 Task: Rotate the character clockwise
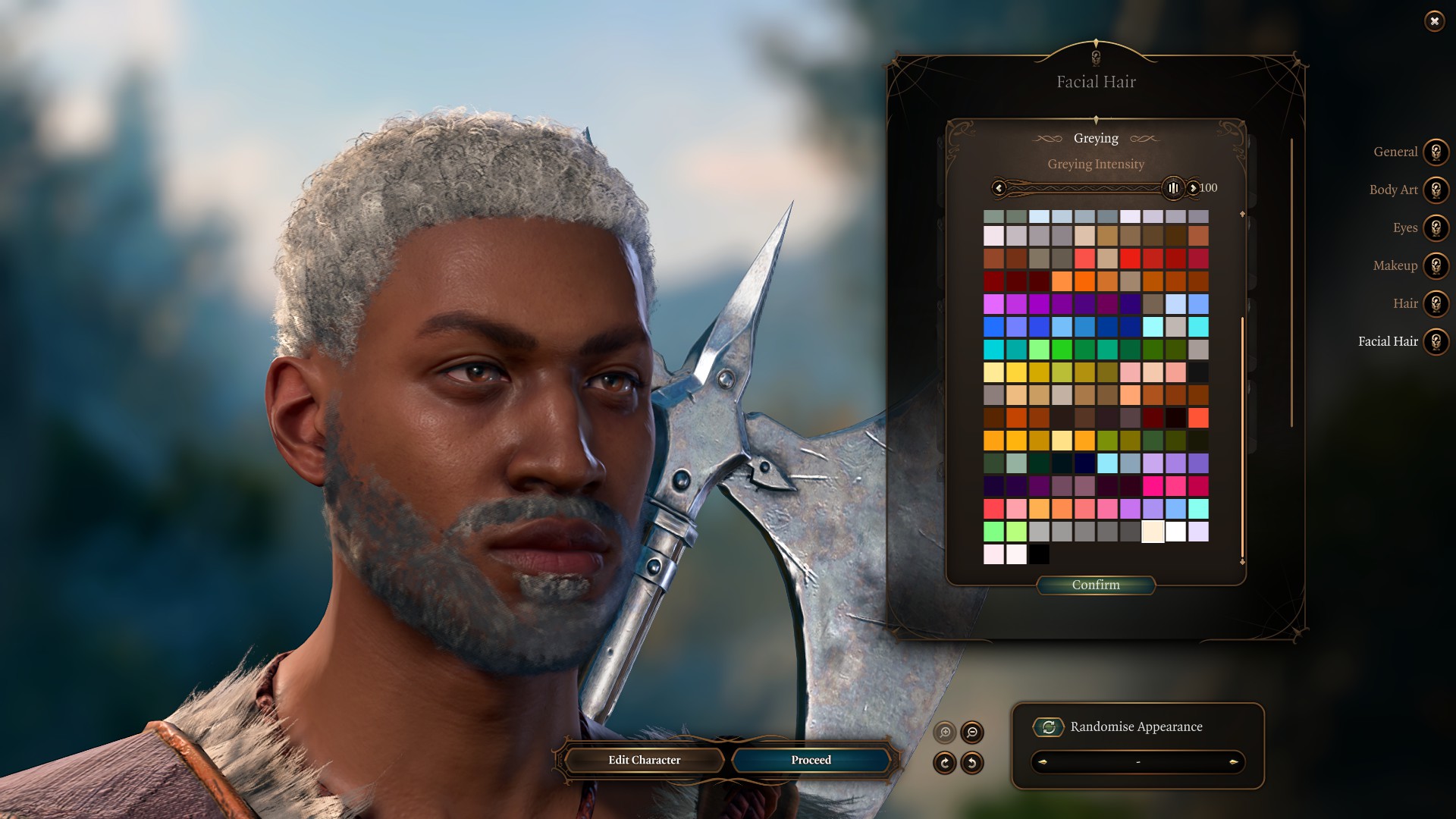[945, 762]
